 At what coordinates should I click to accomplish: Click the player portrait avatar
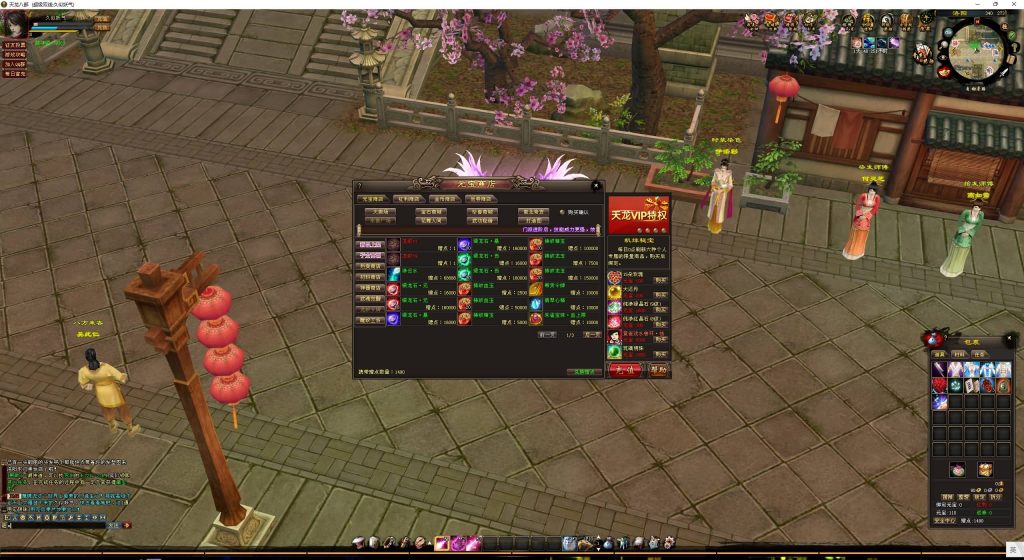(16, 24)
